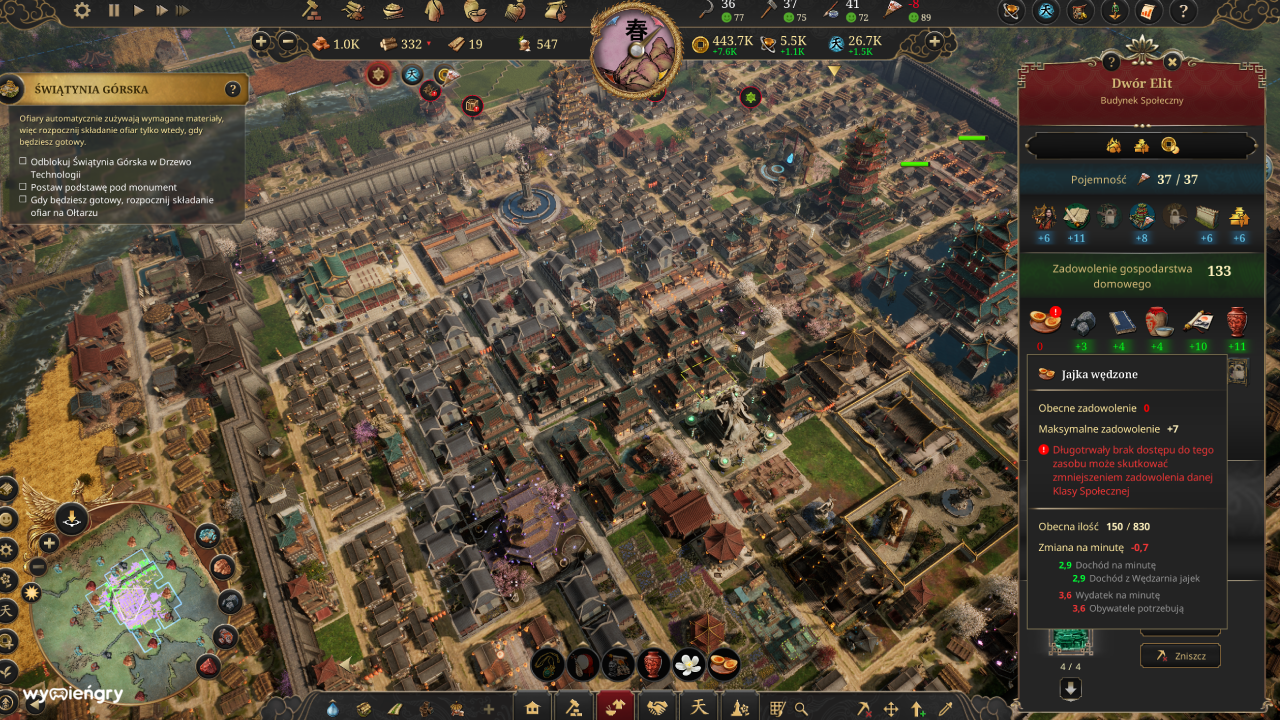Click the Pojemność capacity bar

click(x=1140, y=178)
